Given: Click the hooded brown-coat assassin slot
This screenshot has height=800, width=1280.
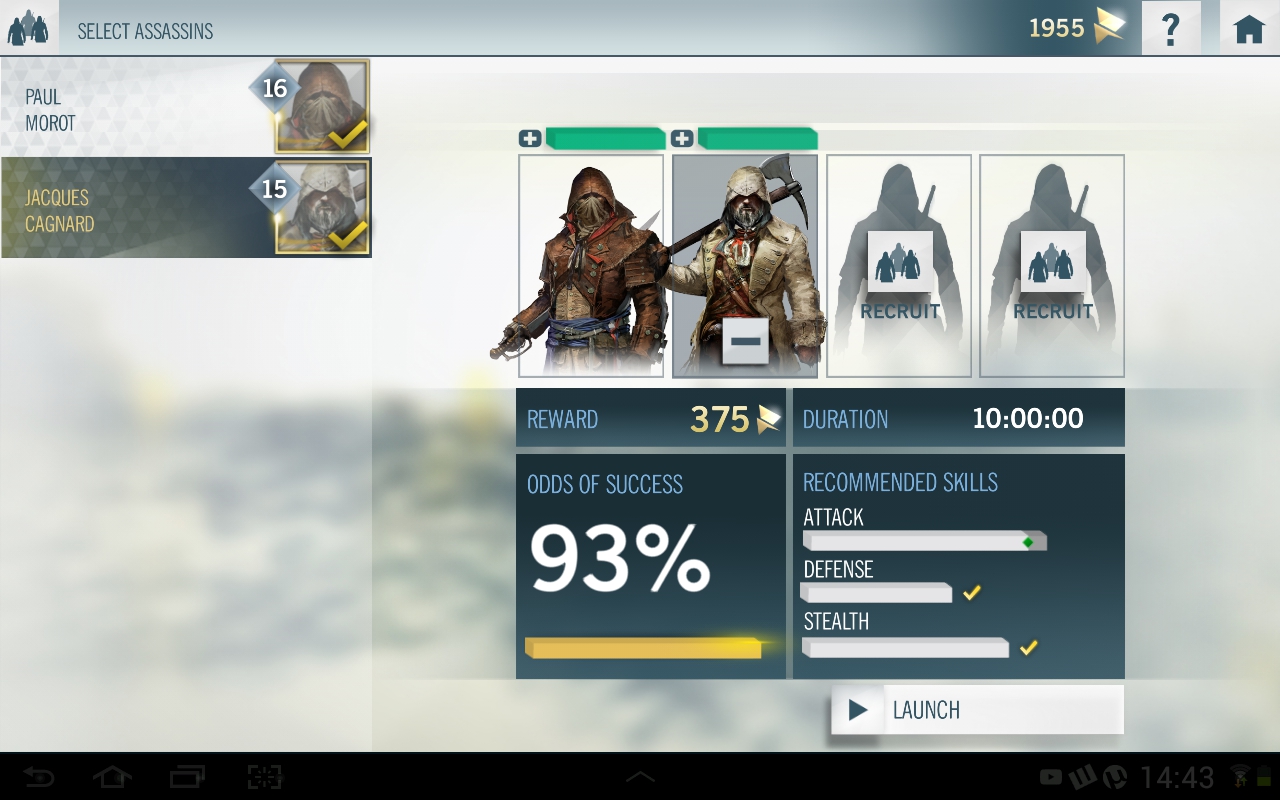Looking at the screenshot, I should [590, 266].
